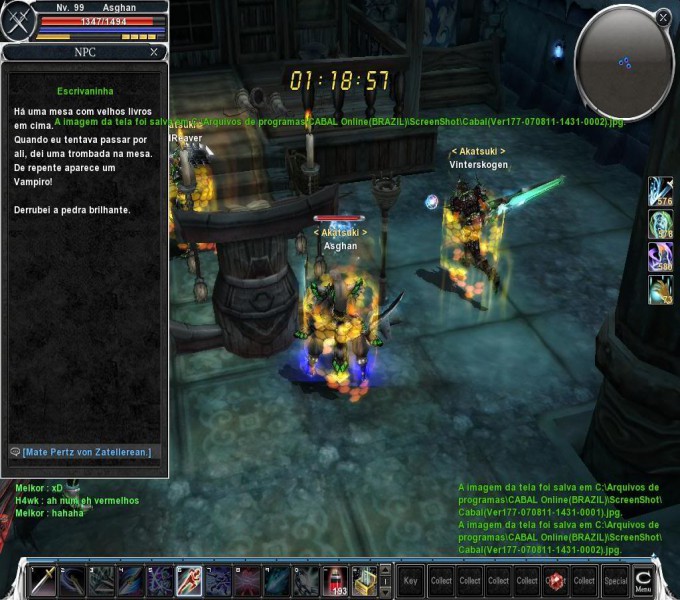Click the Special button
The width and height of the screenshot is (680, 600).
pyautogui.click(x=615, y=580)
